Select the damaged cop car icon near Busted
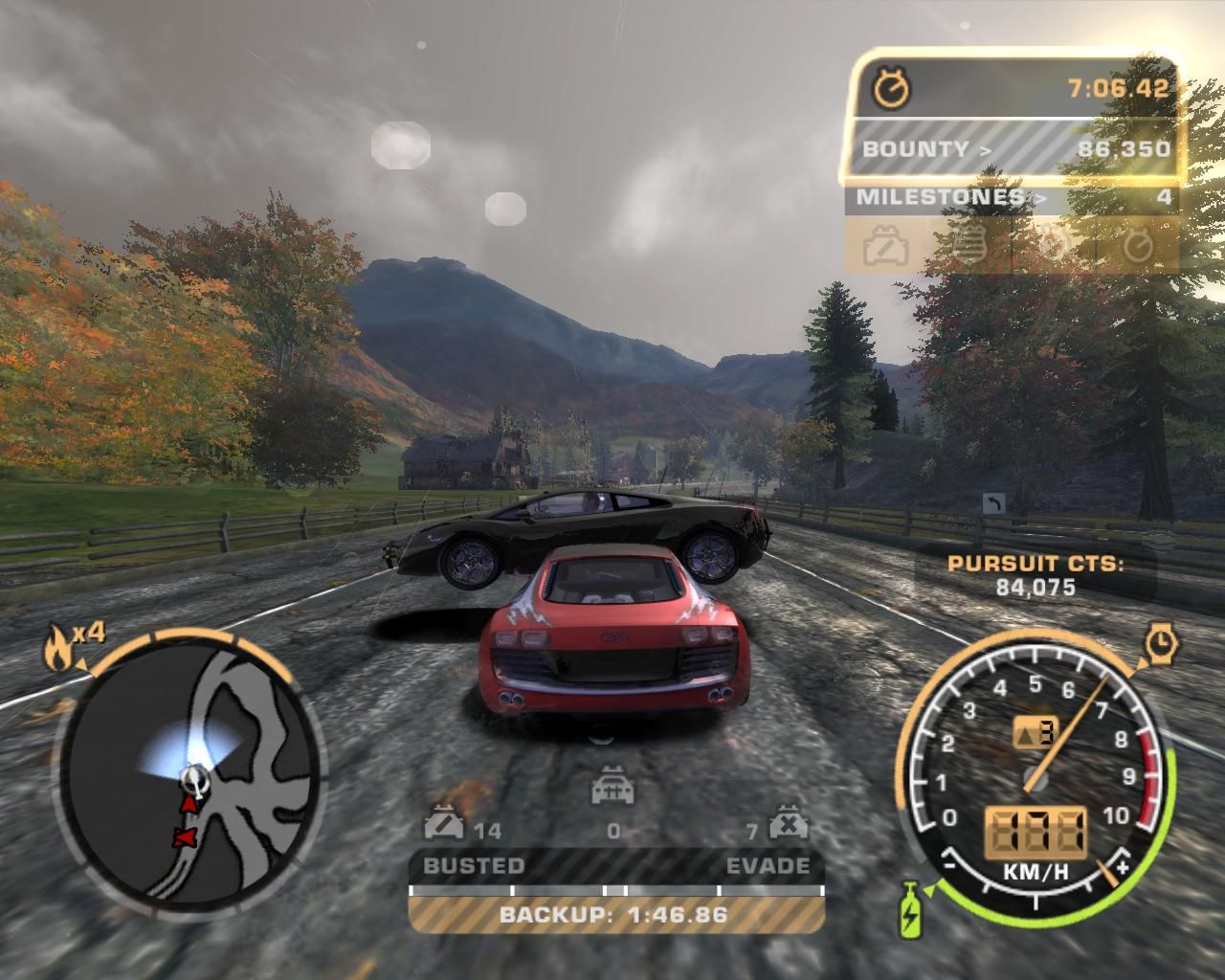This screenshot has height=980, width=1225. pos(443,825)
